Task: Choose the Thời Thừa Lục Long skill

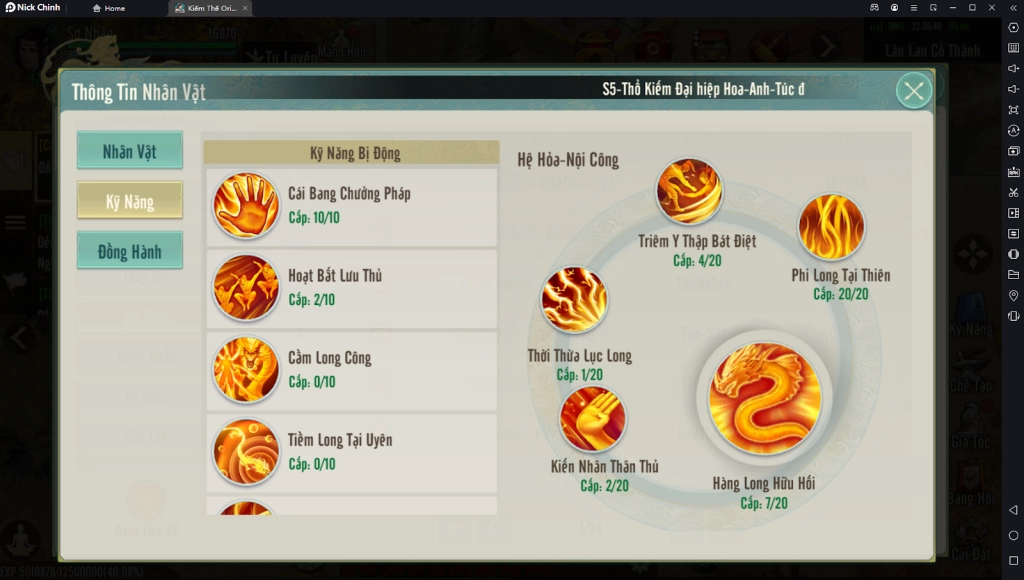Action: tap(574, 300)
